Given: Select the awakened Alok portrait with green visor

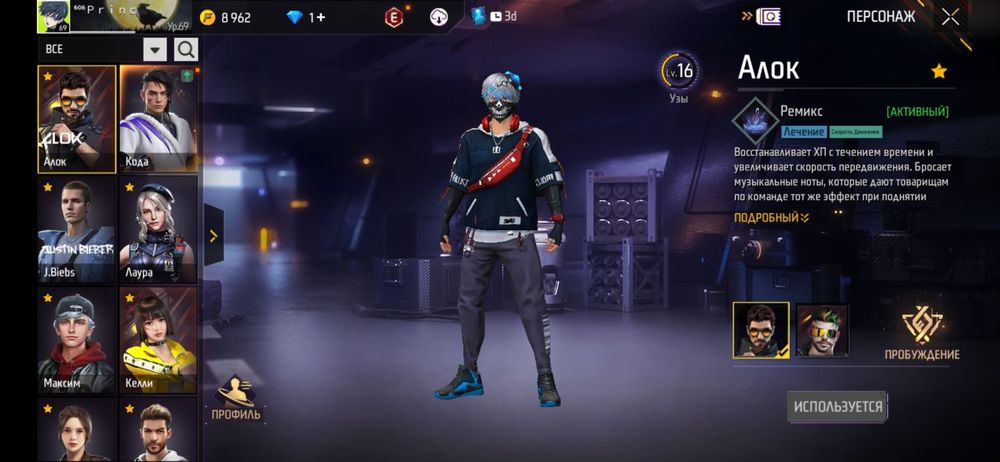Looking at the screenshot, I should (822, 330).
